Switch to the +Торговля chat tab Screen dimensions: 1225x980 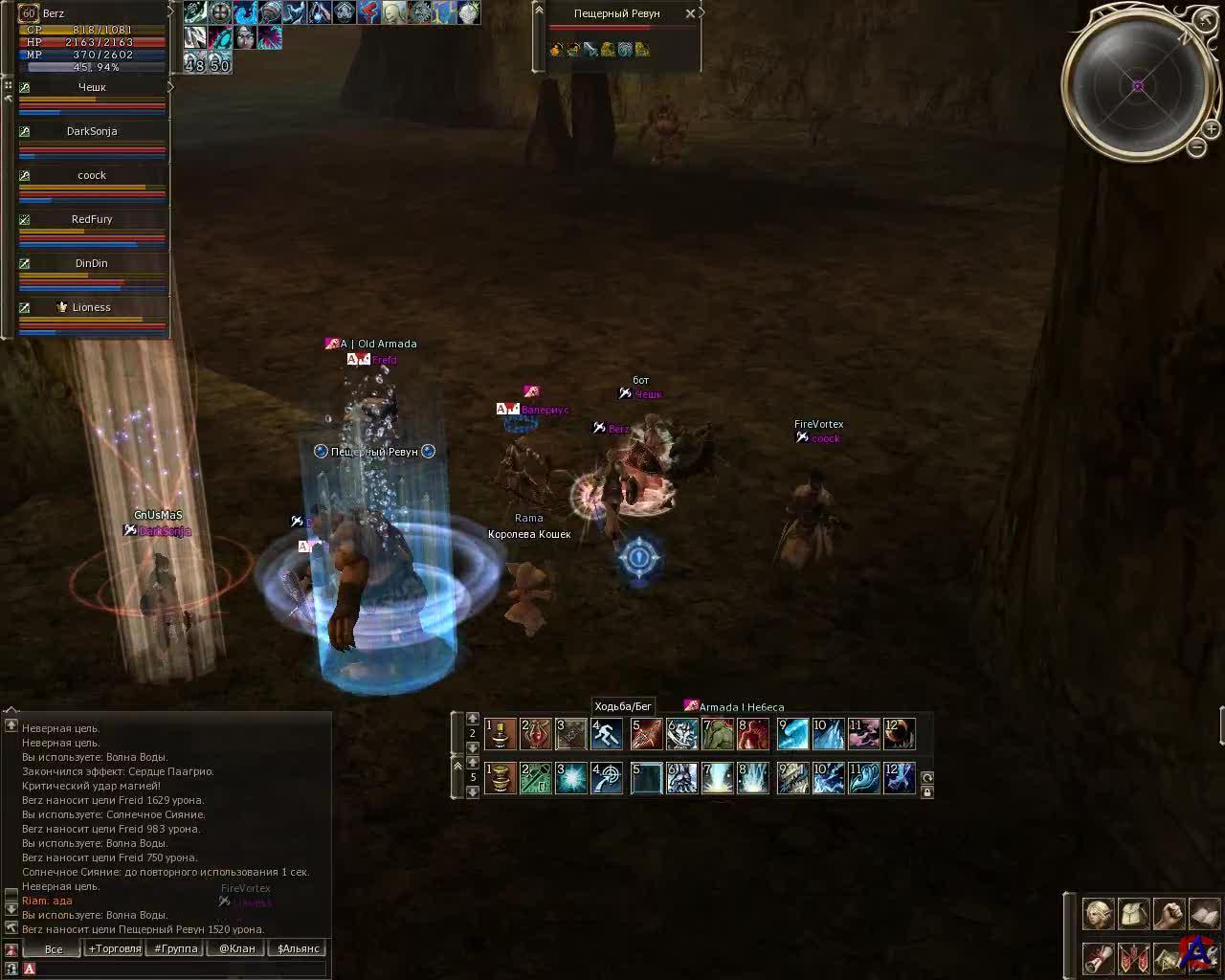114,948
